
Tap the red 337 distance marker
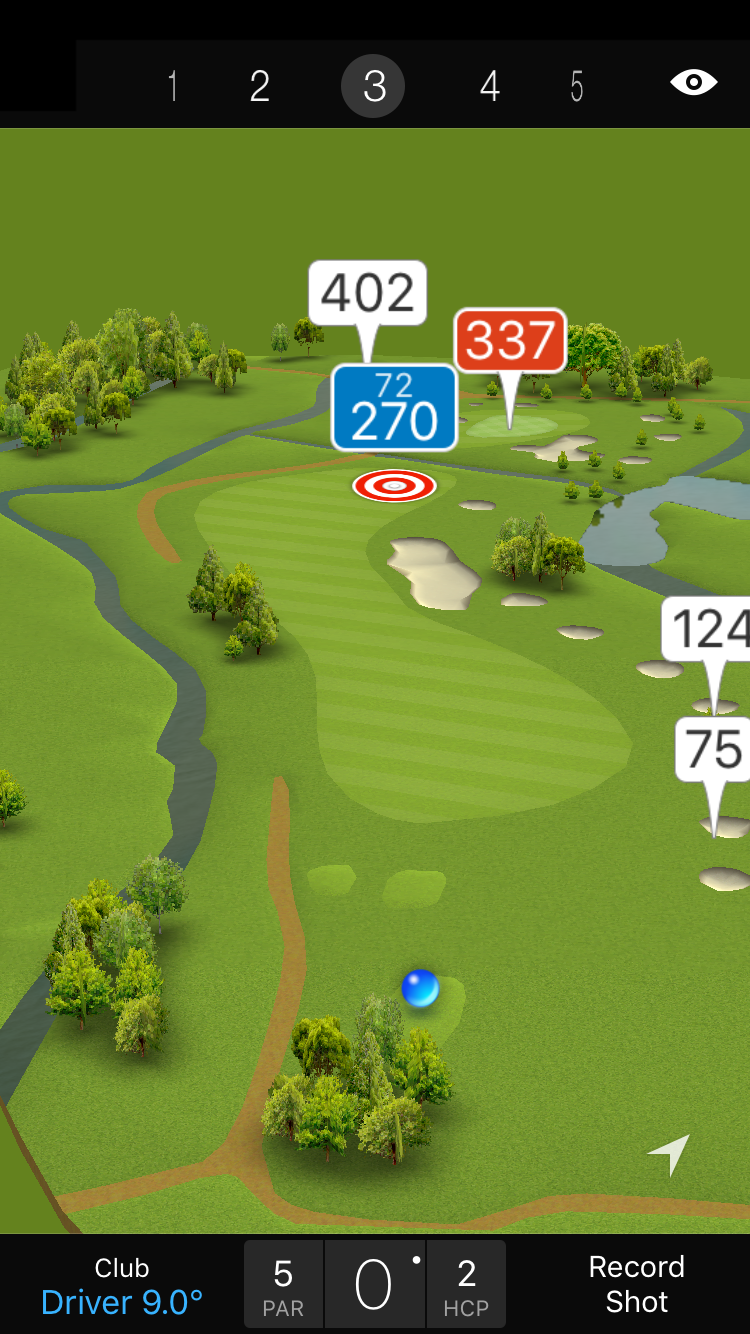tap(510, 341)
